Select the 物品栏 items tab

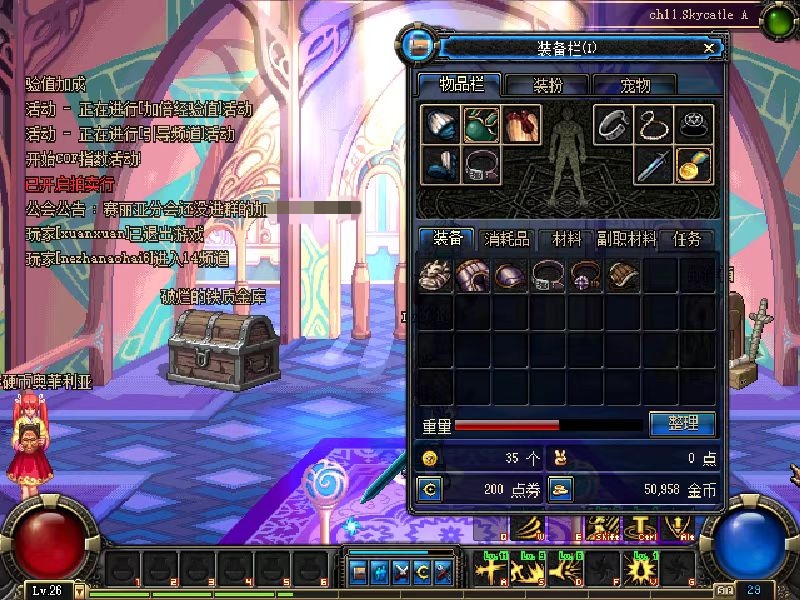pyautogui.click(x=457, y=85)
